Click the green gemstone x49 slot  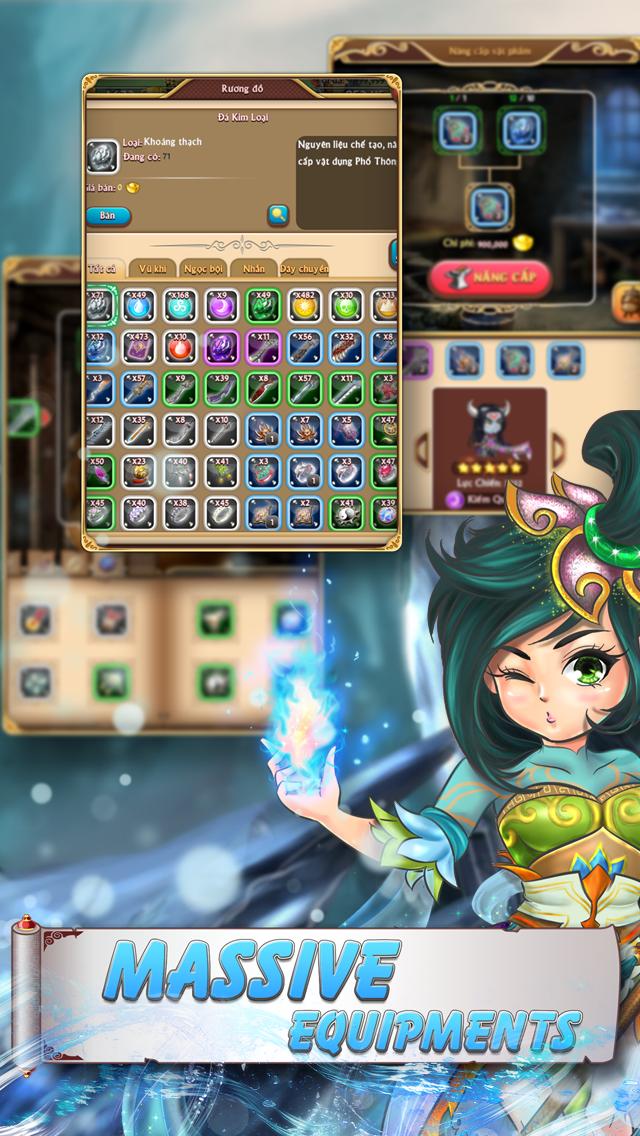[263, 307]
